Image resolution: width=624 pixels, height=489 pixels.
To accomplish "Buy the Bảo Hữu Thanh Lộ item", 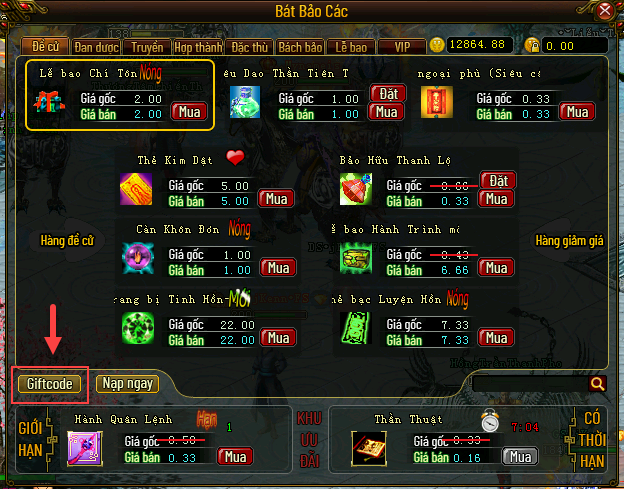I will click(495, 199).
